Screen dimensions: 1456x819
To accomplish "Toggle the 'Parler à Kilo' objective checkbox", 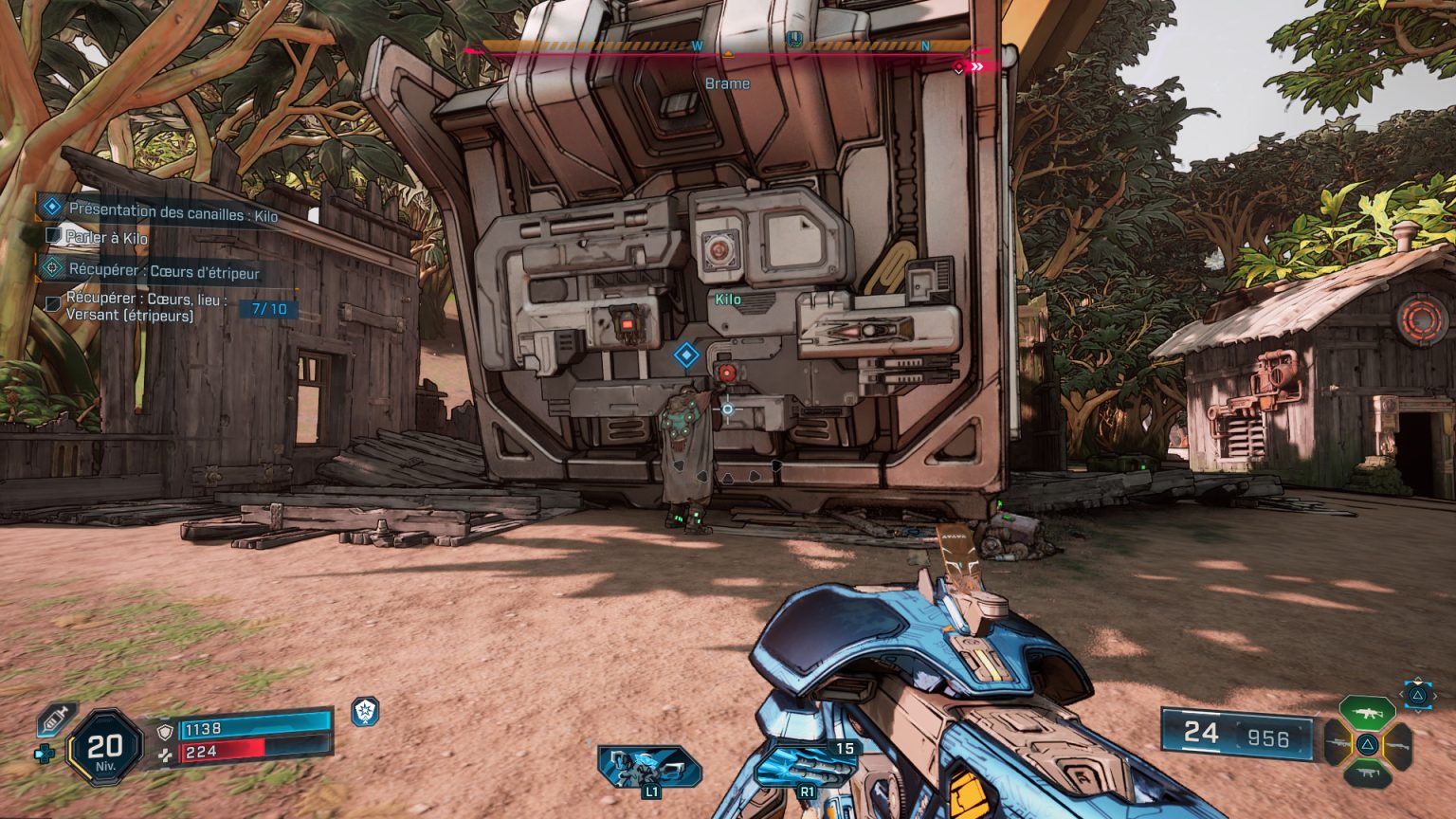I will coord(53,237).
